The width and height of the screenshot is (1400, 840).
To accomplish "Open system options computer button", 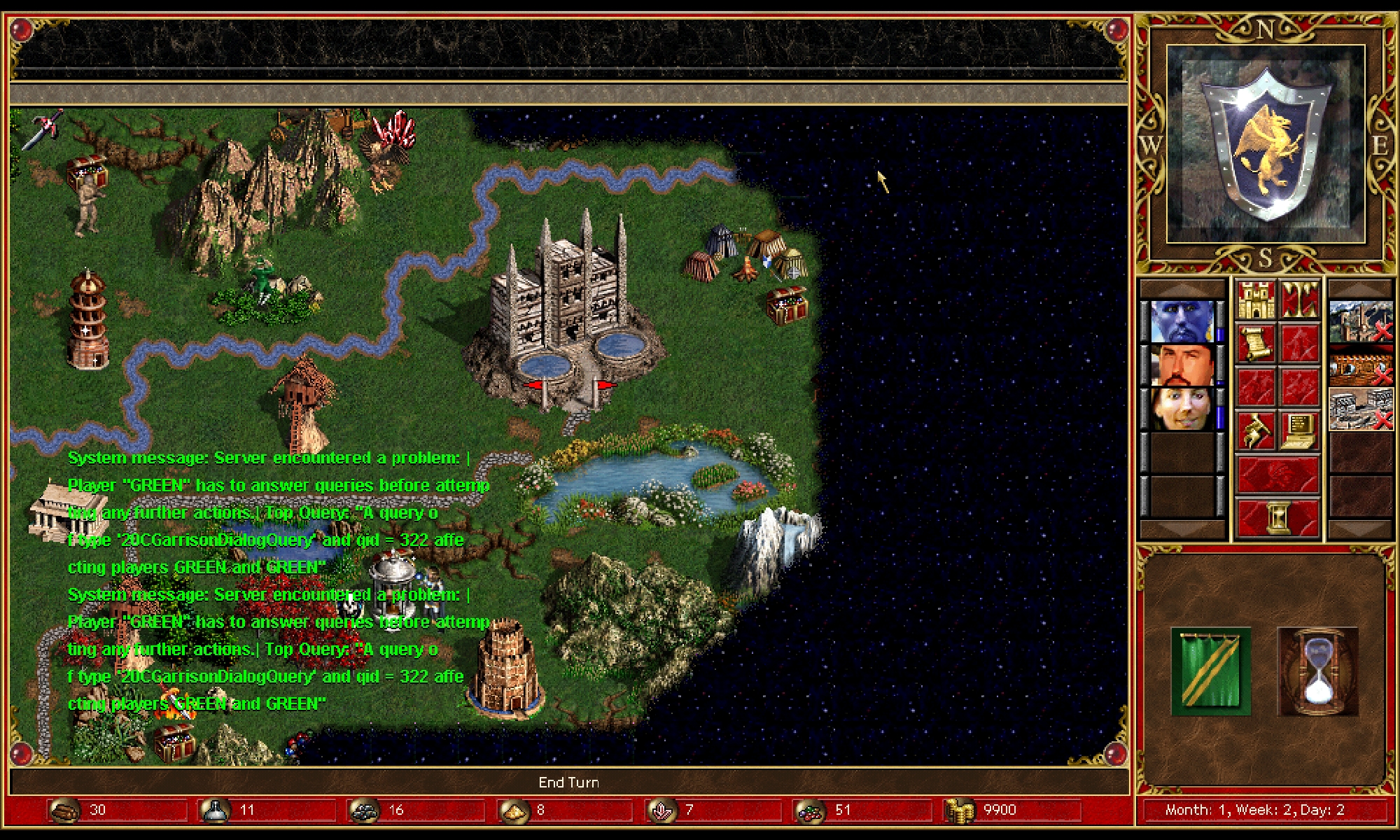I will click(1300, 430).
